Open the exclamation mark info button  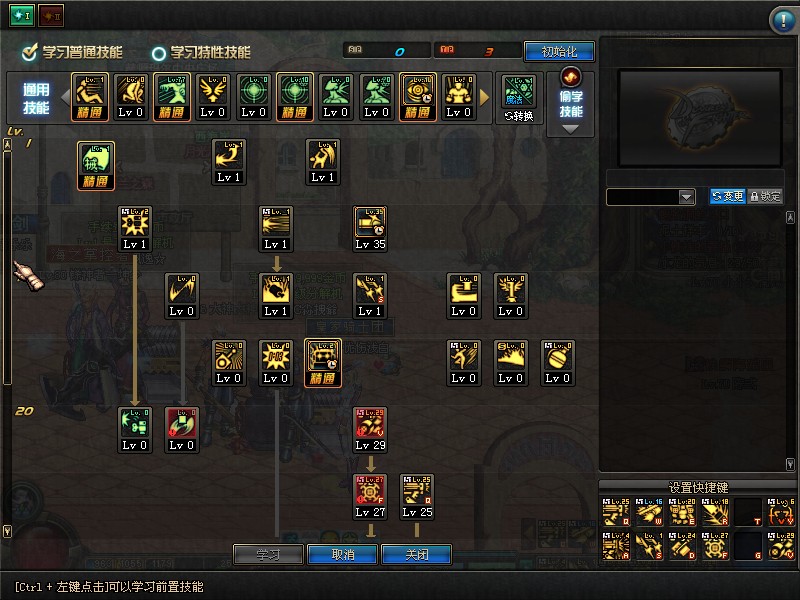(782, 20)
